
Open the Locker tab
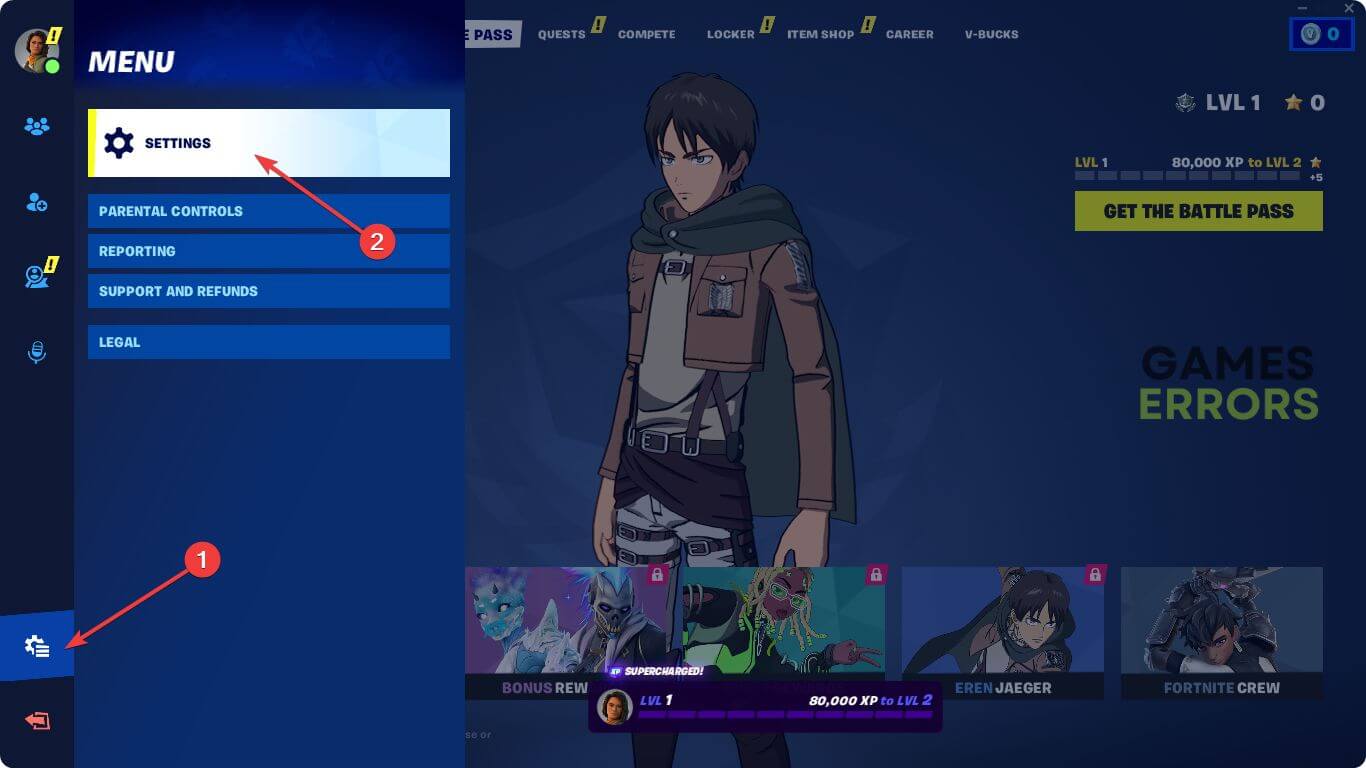click(730, 34)
